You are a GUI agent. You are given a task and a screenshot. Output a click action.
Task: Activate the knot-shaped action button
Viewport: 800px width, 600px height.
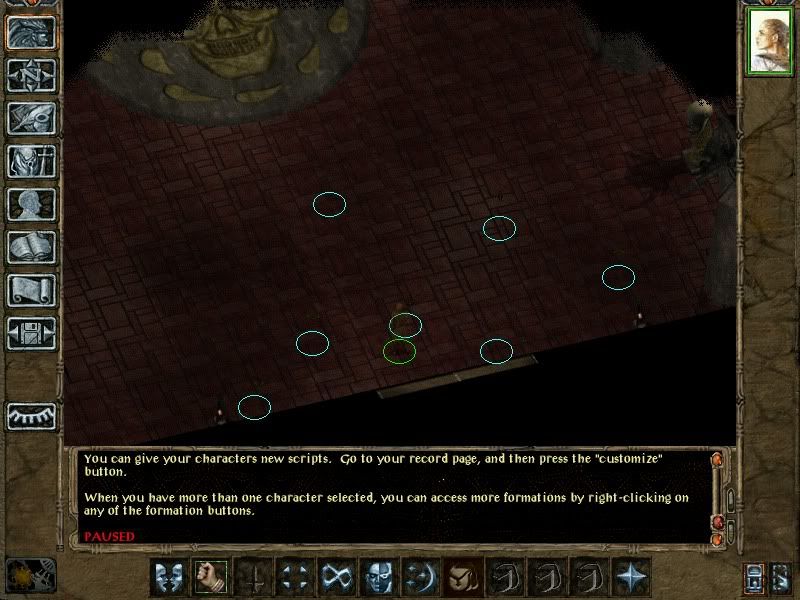coord(336,576)
